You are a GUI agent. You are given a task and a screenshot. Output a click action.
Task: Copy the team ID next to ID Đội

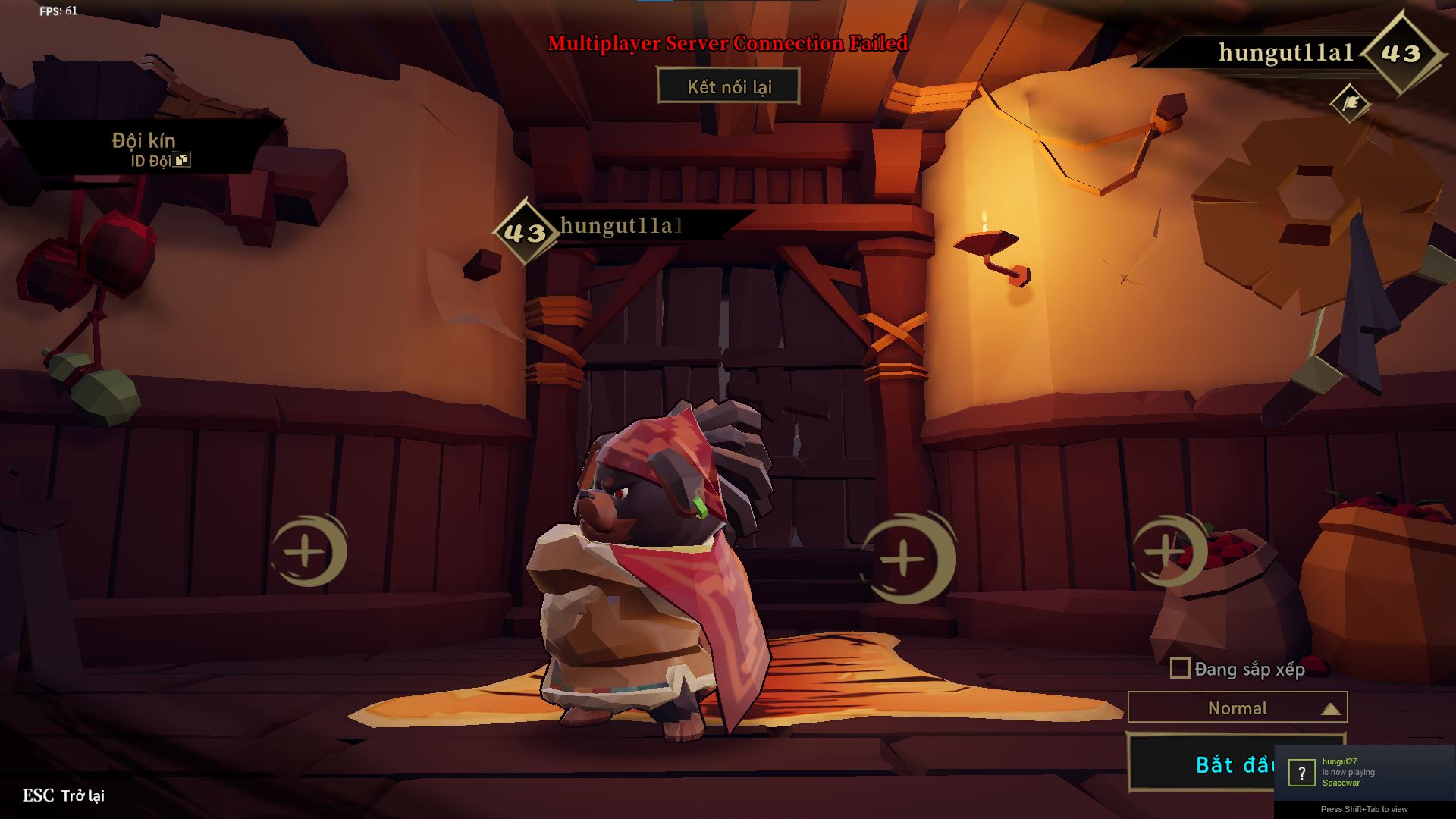181,160
